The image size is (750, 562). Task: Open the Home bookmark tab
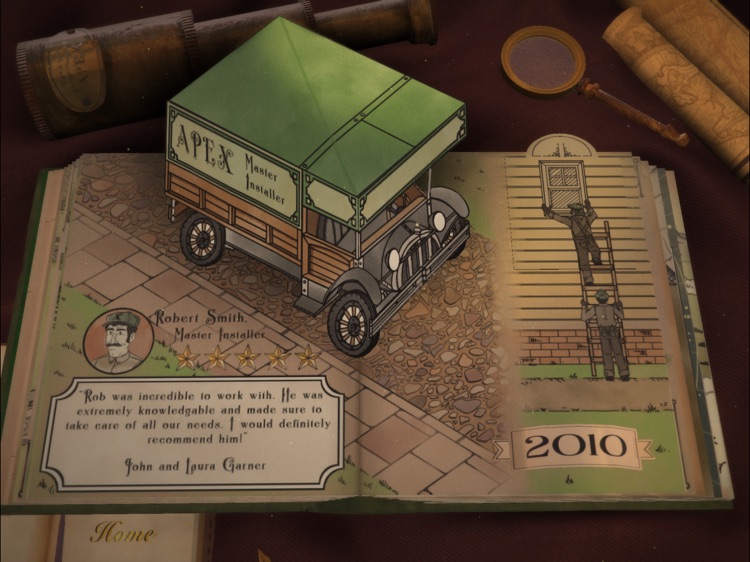coord(123,534)
